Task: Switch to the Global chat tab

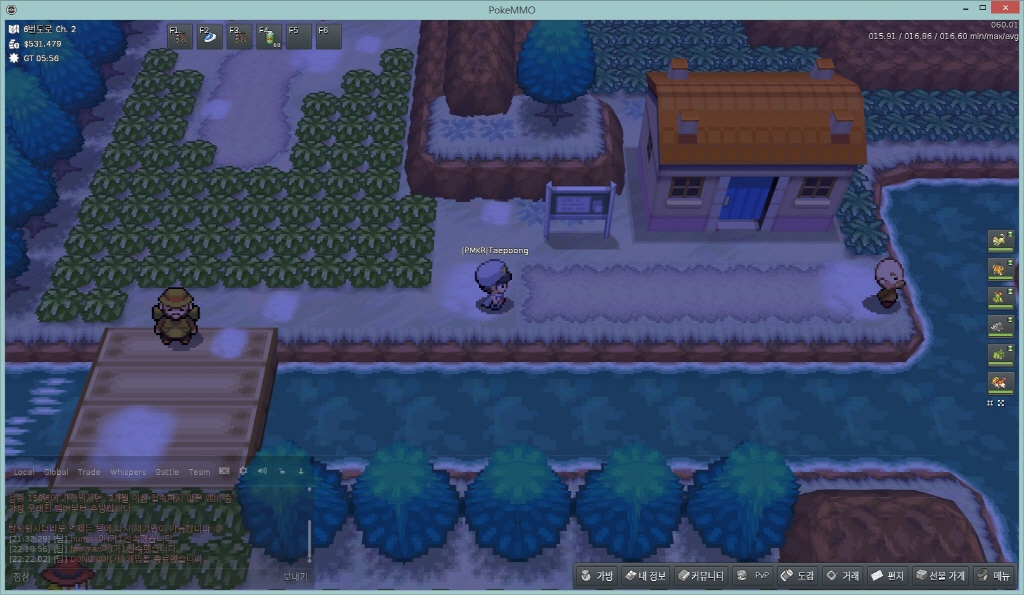Action: [x=56, y=472]
